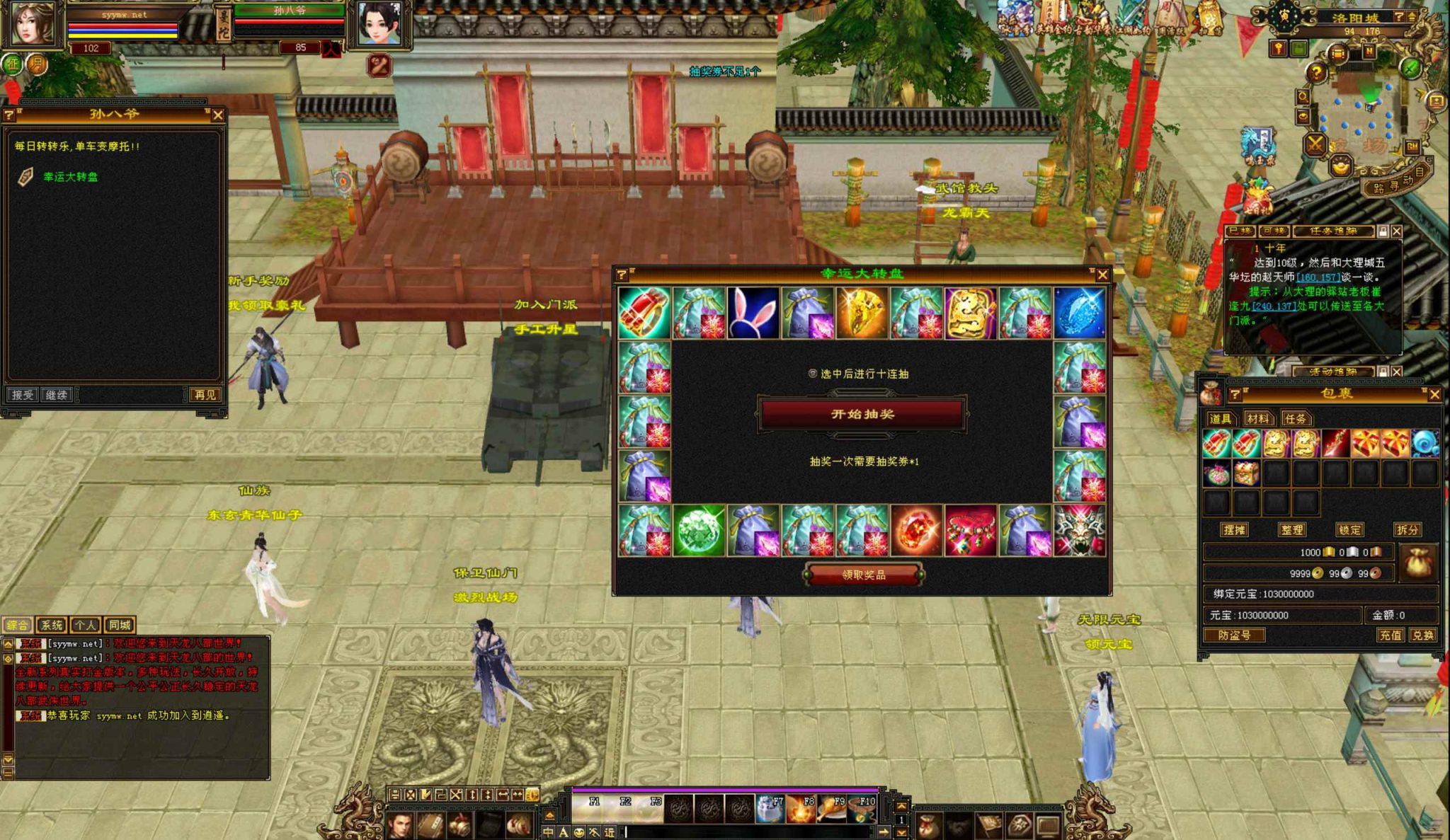Click the 充值 recharge button

tap(1390, 635)
